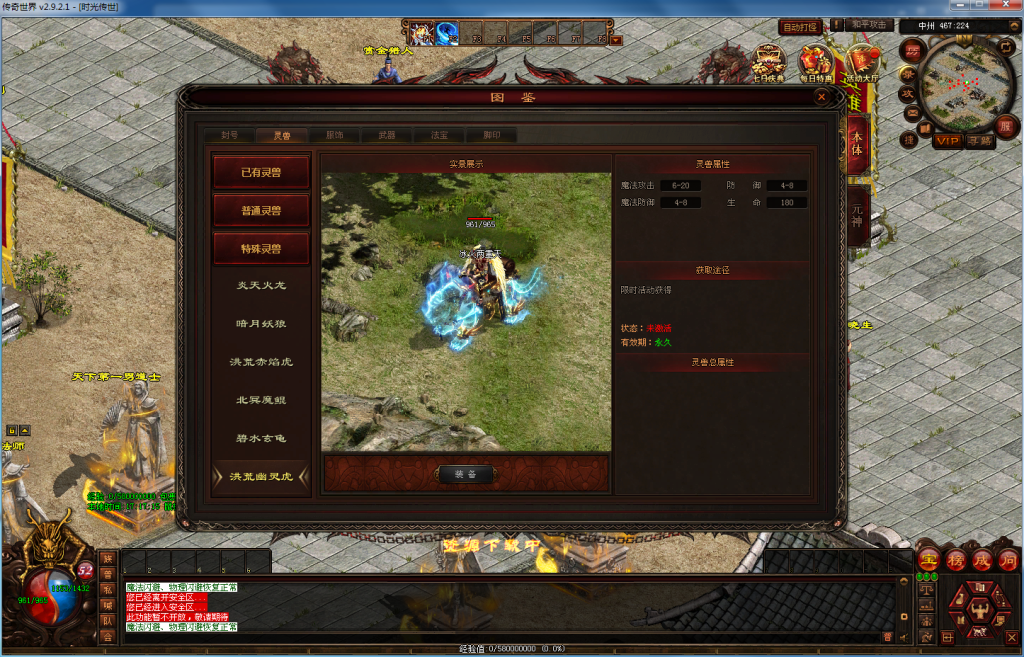This screenshot has width=1024, height=657.
Task: Switch to the 封号 tab
Action: click(230, 135)
